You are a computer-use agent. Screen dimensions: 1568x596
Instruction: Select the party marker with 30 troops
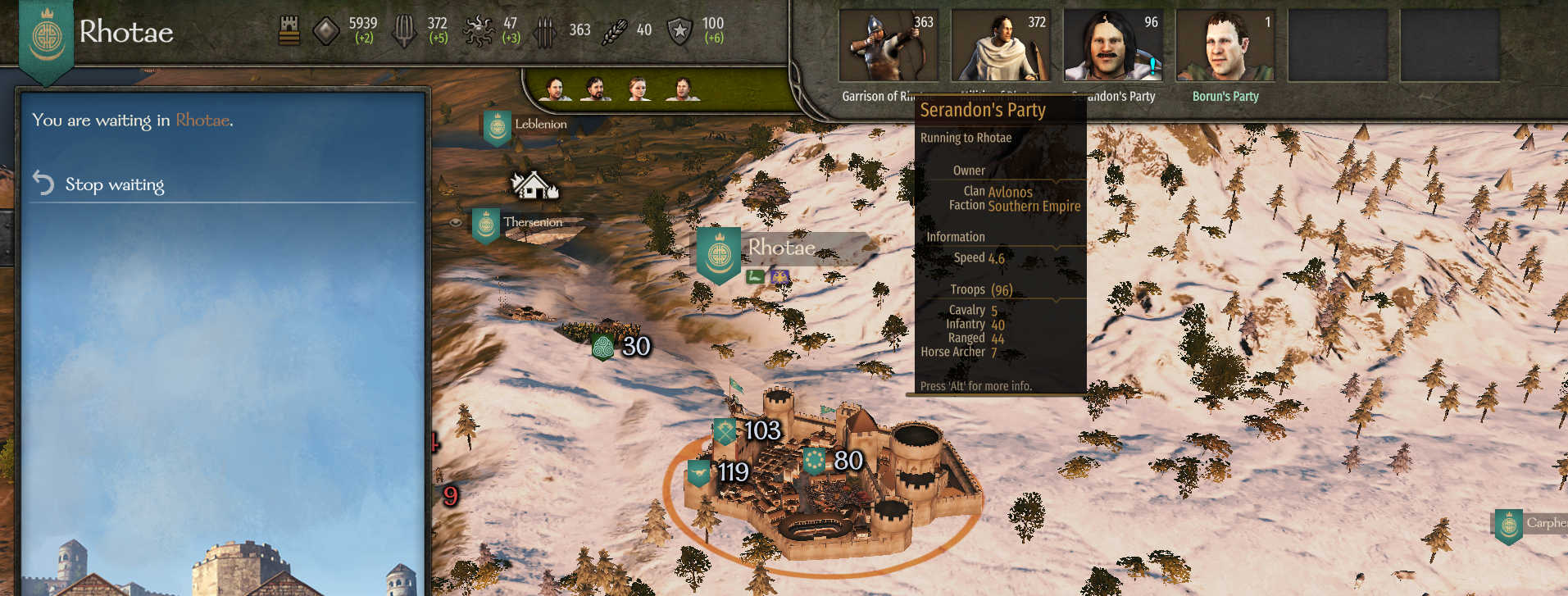[622, 347]
